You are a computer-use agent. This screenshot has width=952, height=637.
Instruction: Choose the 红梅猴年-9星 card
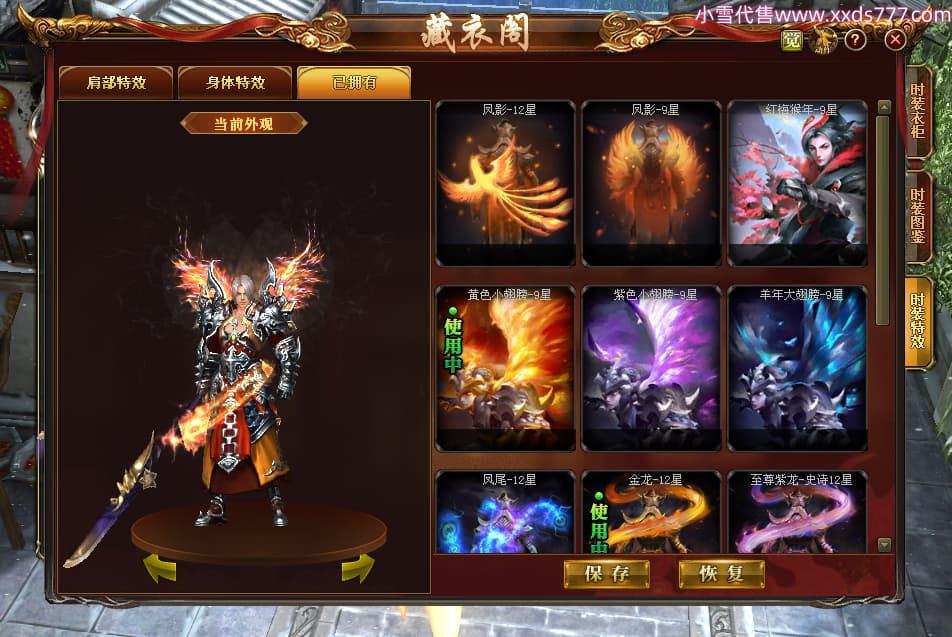[797, 183]
